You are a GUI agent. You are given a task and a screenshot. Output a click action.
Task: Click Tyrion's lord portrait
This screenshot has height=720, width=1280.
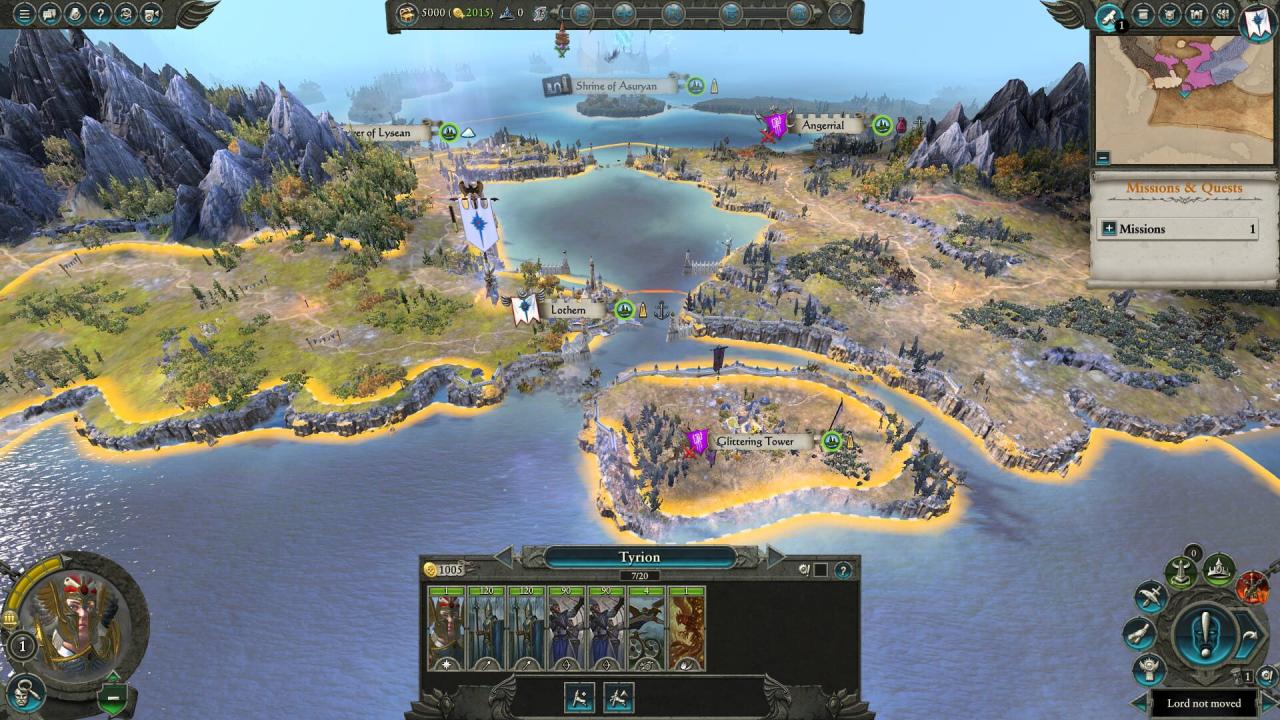pyautogui.click(x=76, y=620)
